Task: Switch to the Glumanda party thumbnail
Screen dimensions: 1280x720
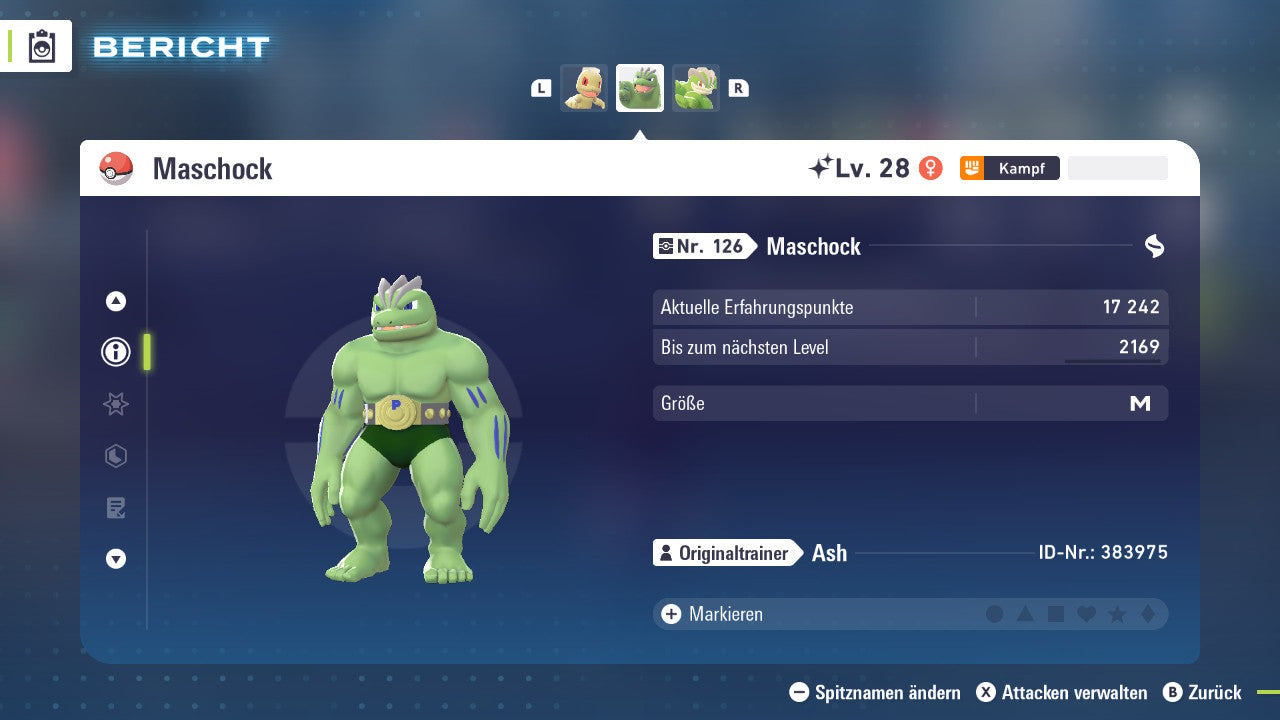Action: 585,88
